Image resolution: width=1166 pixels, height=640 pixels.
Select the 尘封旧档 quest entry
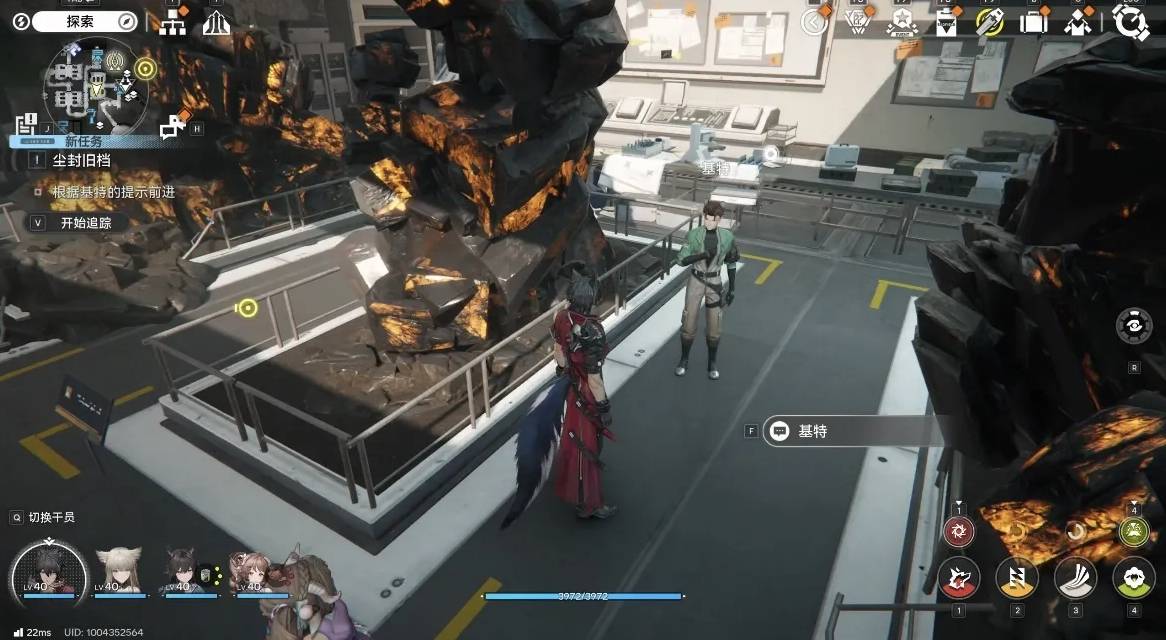tap(80, 159)
